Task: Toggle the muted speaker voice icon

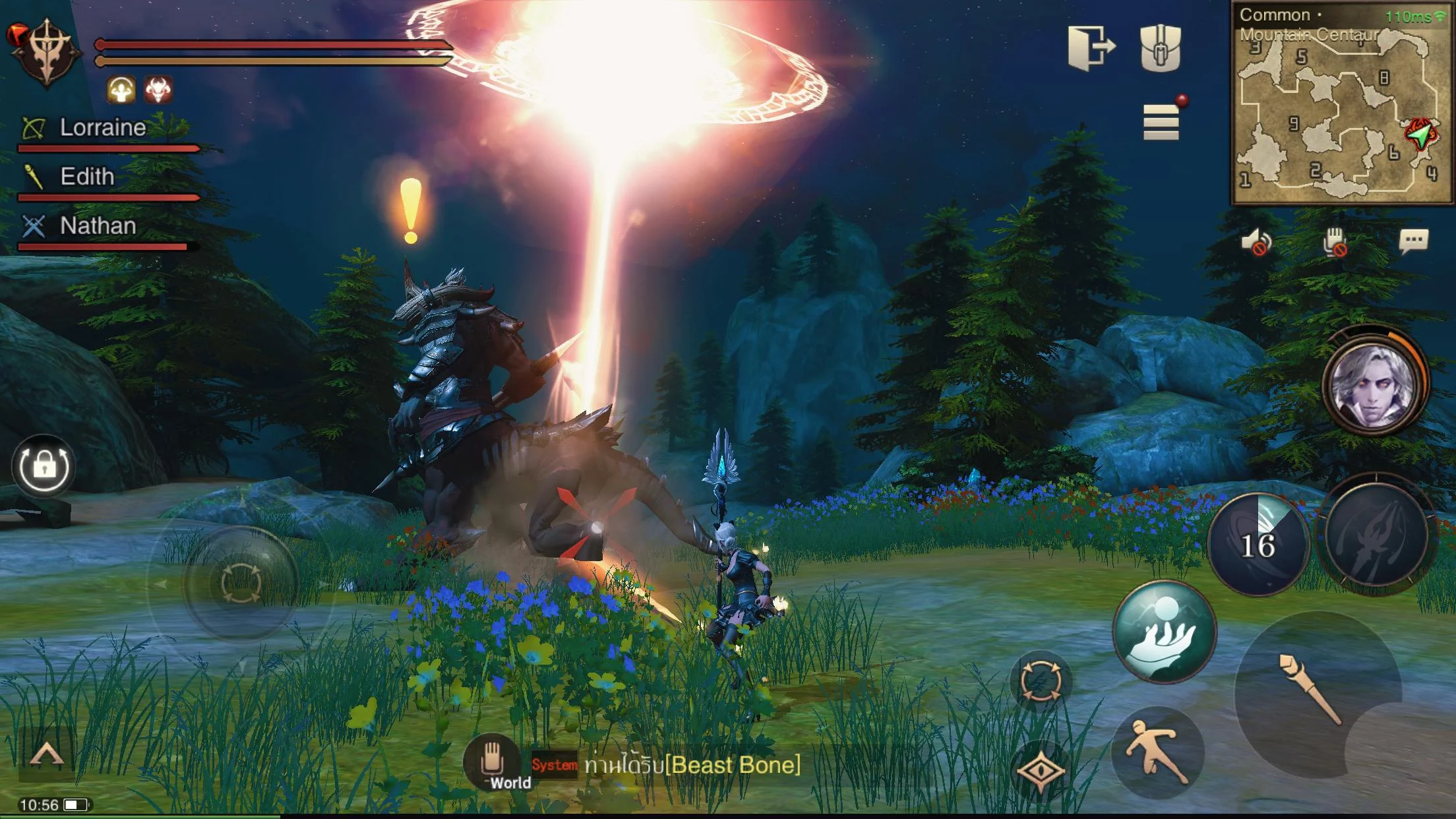Action: pos(1256,241)
